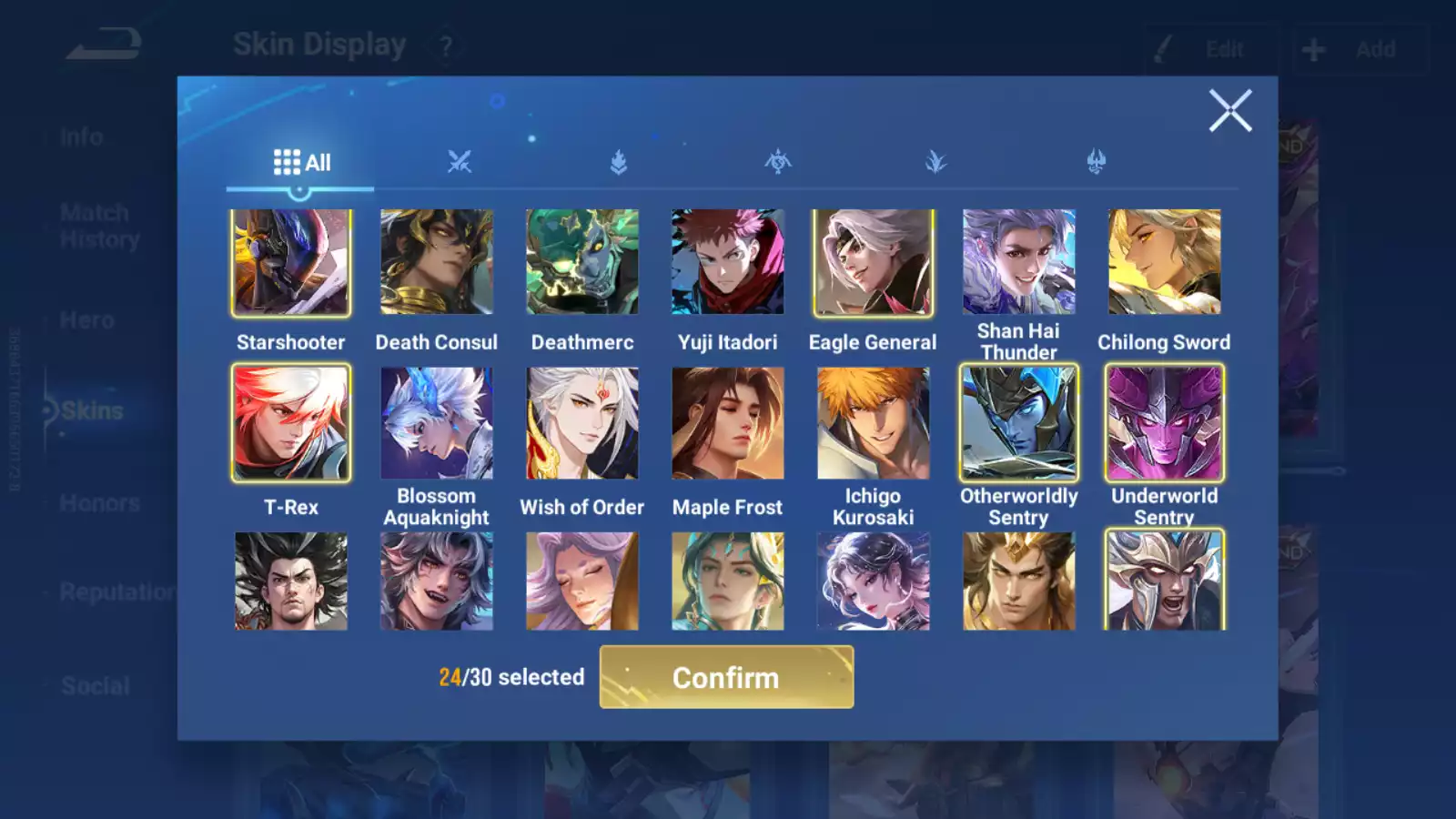Image resolution: width=1456 pixels, height=819 pixels.
Task: Open the leaf-shaped support class filter
Action: [937, 161]
